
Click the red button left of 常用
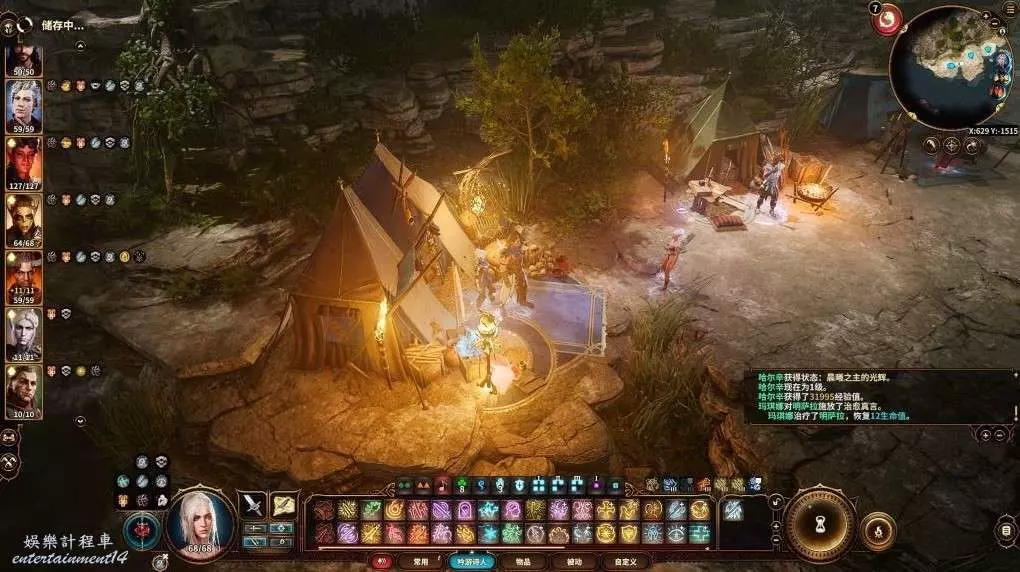[x=381, y=562]
